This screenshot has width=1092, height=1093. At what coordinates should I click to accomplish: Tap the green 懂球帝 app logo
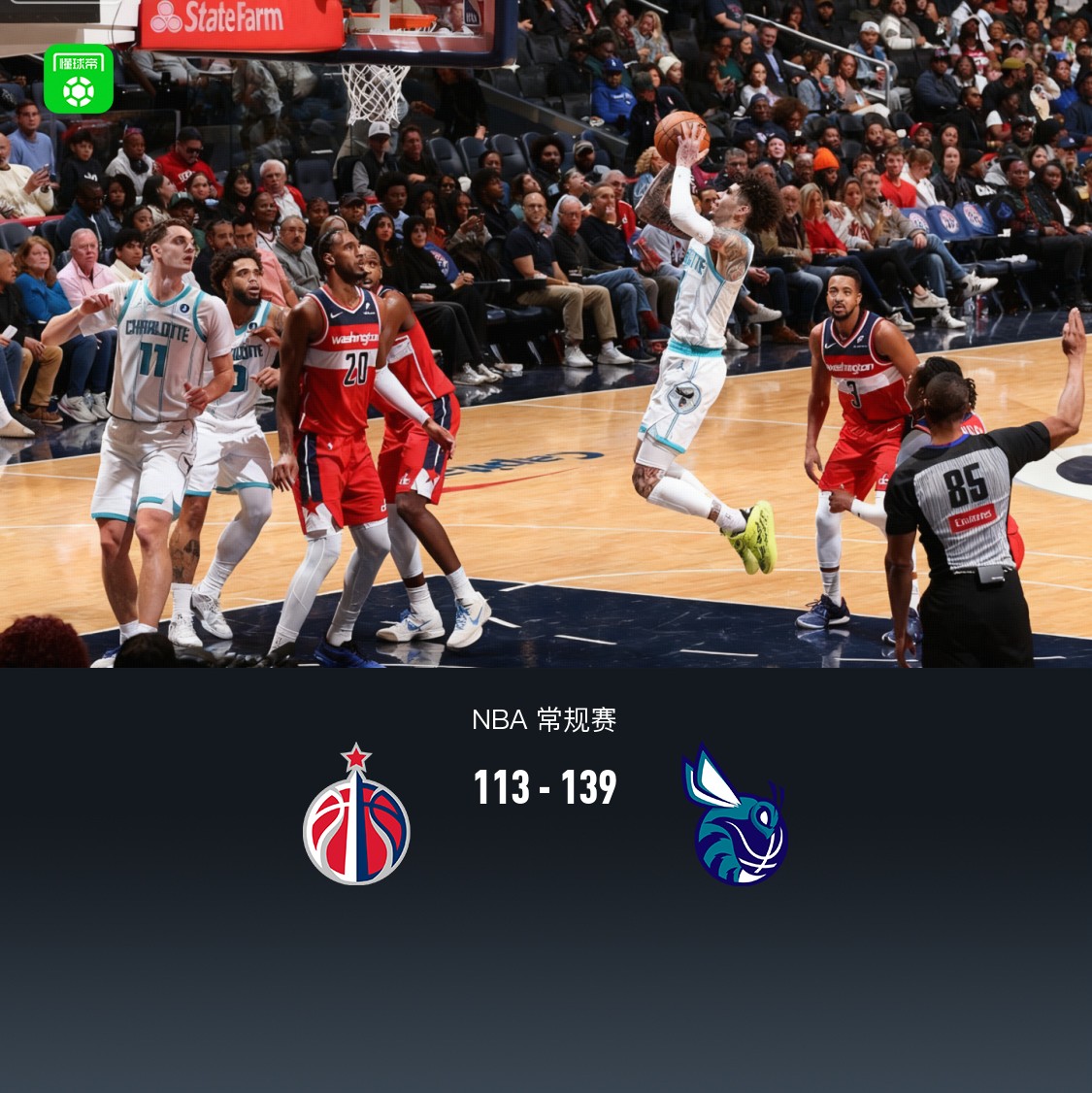tap(79, 79)
